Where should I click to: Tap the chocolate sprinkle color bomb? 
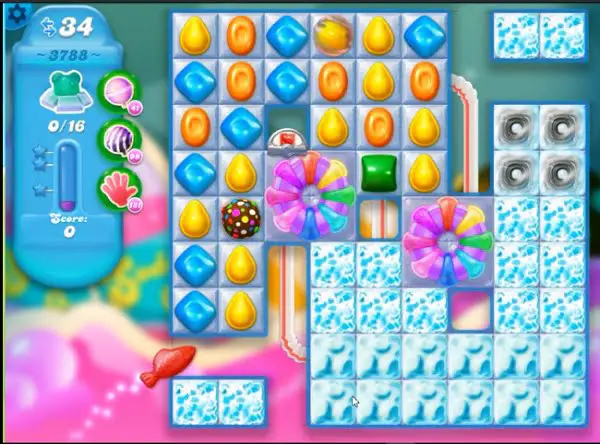(239, 217)
